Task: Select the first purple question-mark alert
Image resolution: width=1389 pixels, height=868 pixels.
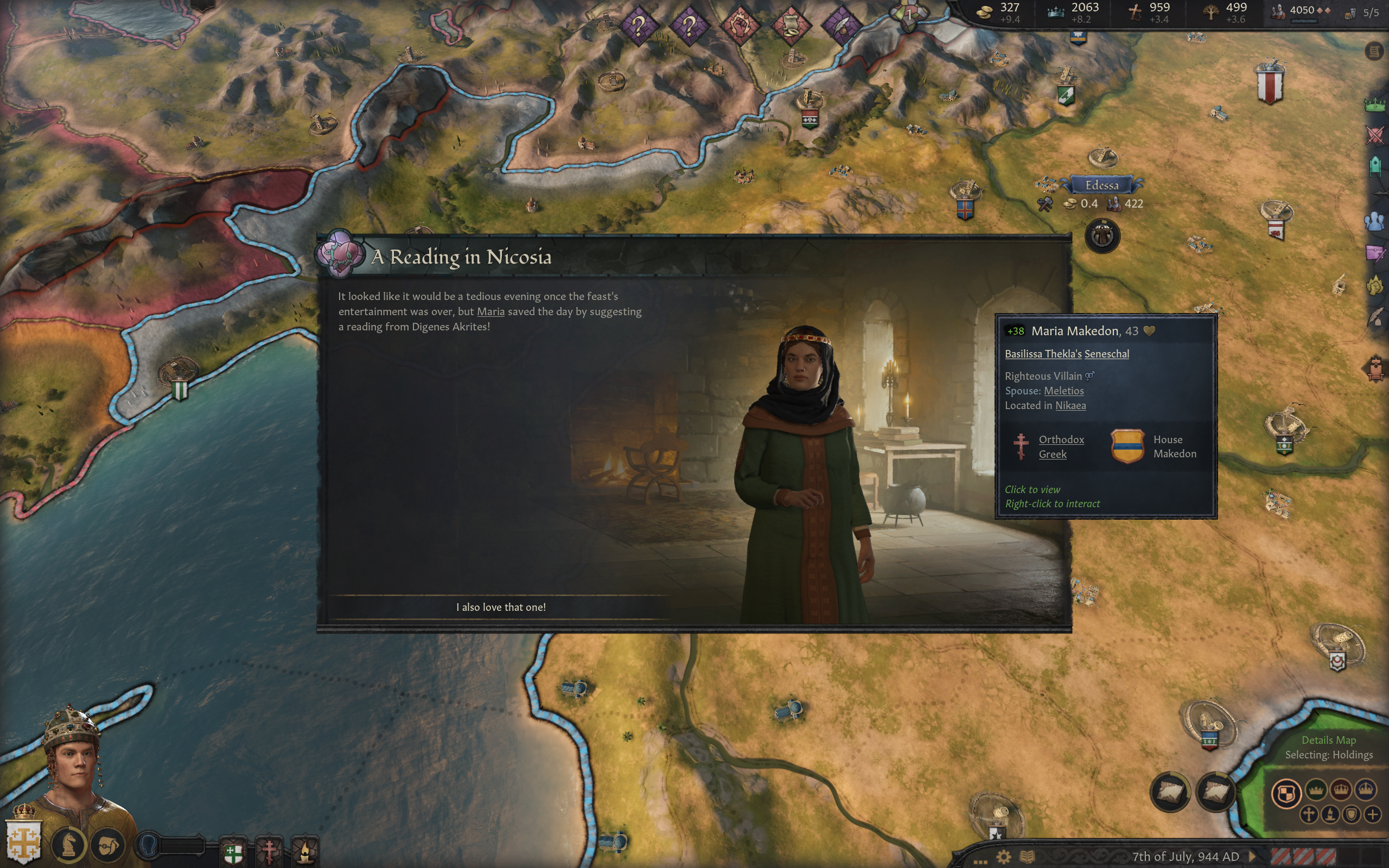Action: coord(639,25)
